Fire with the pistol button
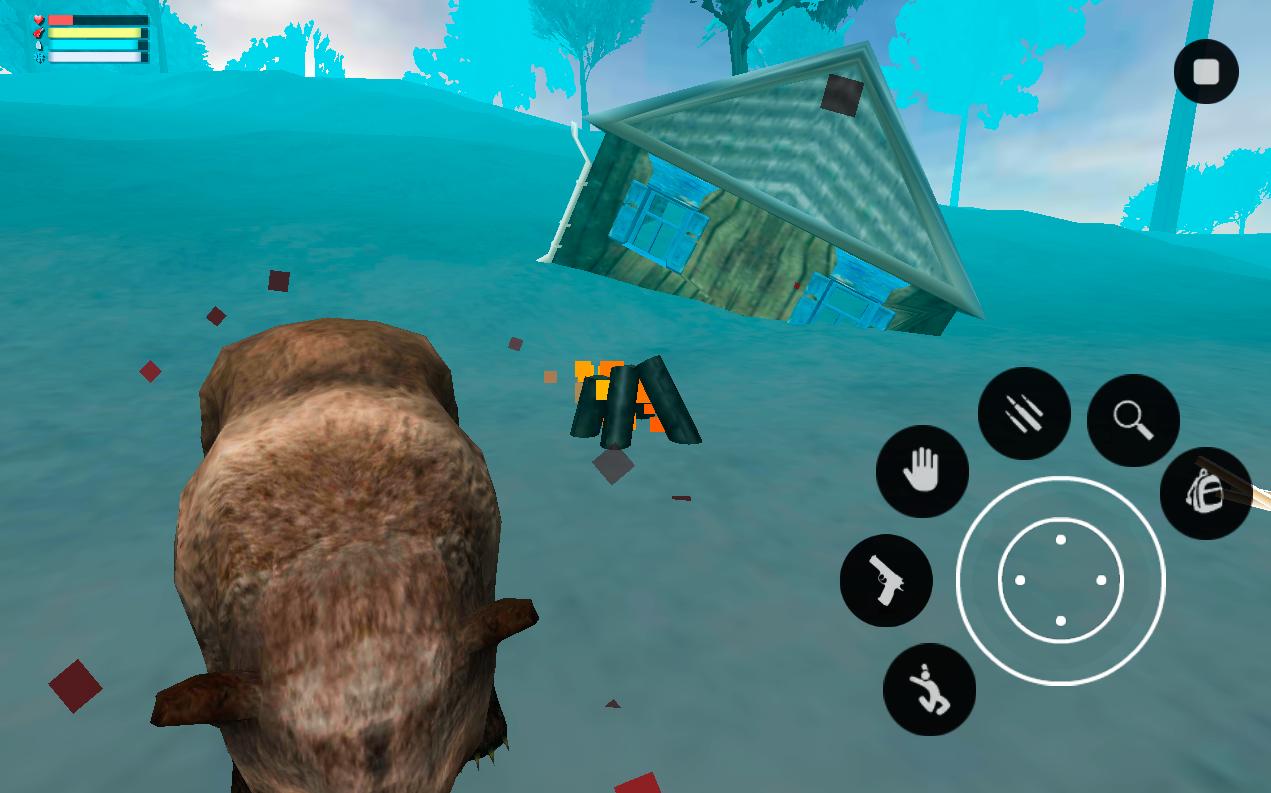 pos(886,580)
